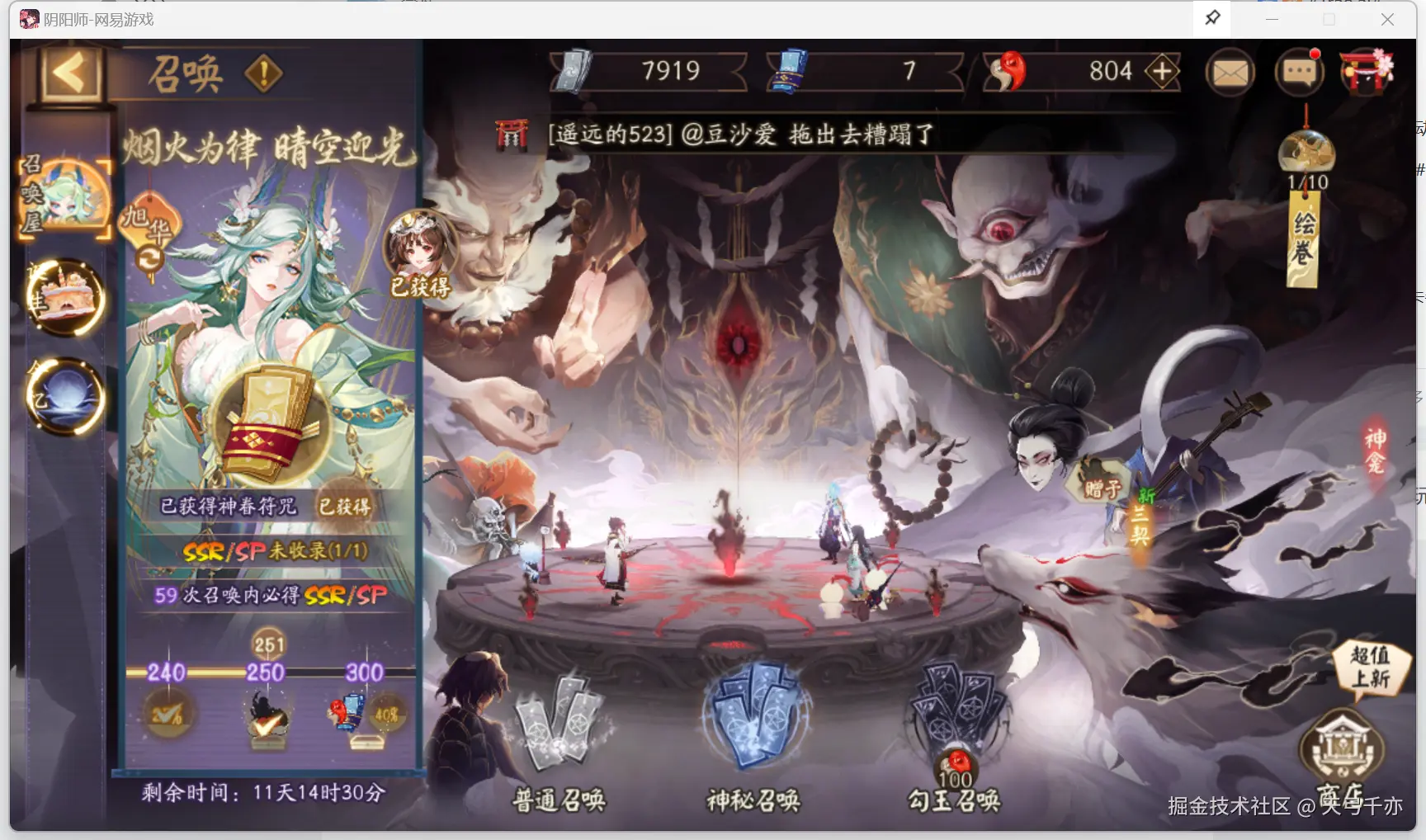
Task: Open the crystal ball event icon in sidebar
Action: point(64,396)
